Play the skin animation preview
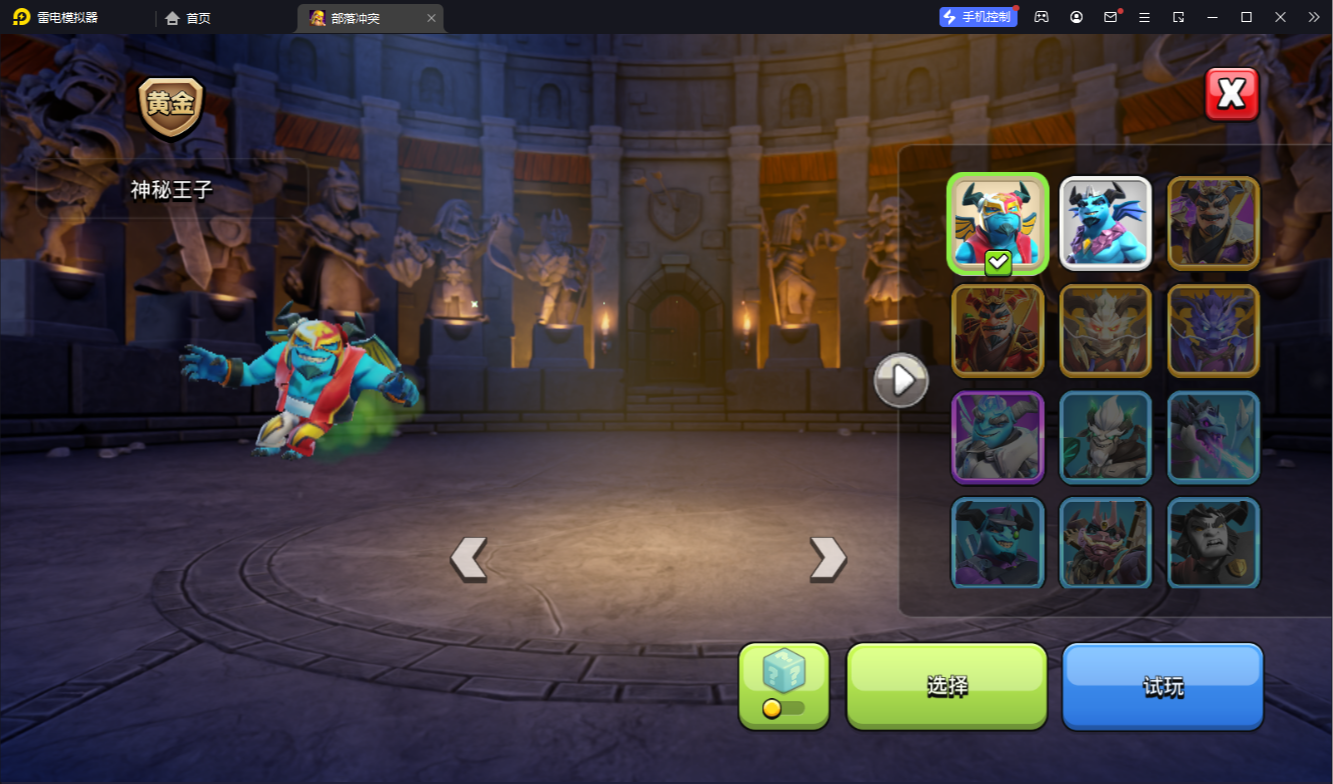The height and width of the screenshot is (784, 1333). click(901, 380)
